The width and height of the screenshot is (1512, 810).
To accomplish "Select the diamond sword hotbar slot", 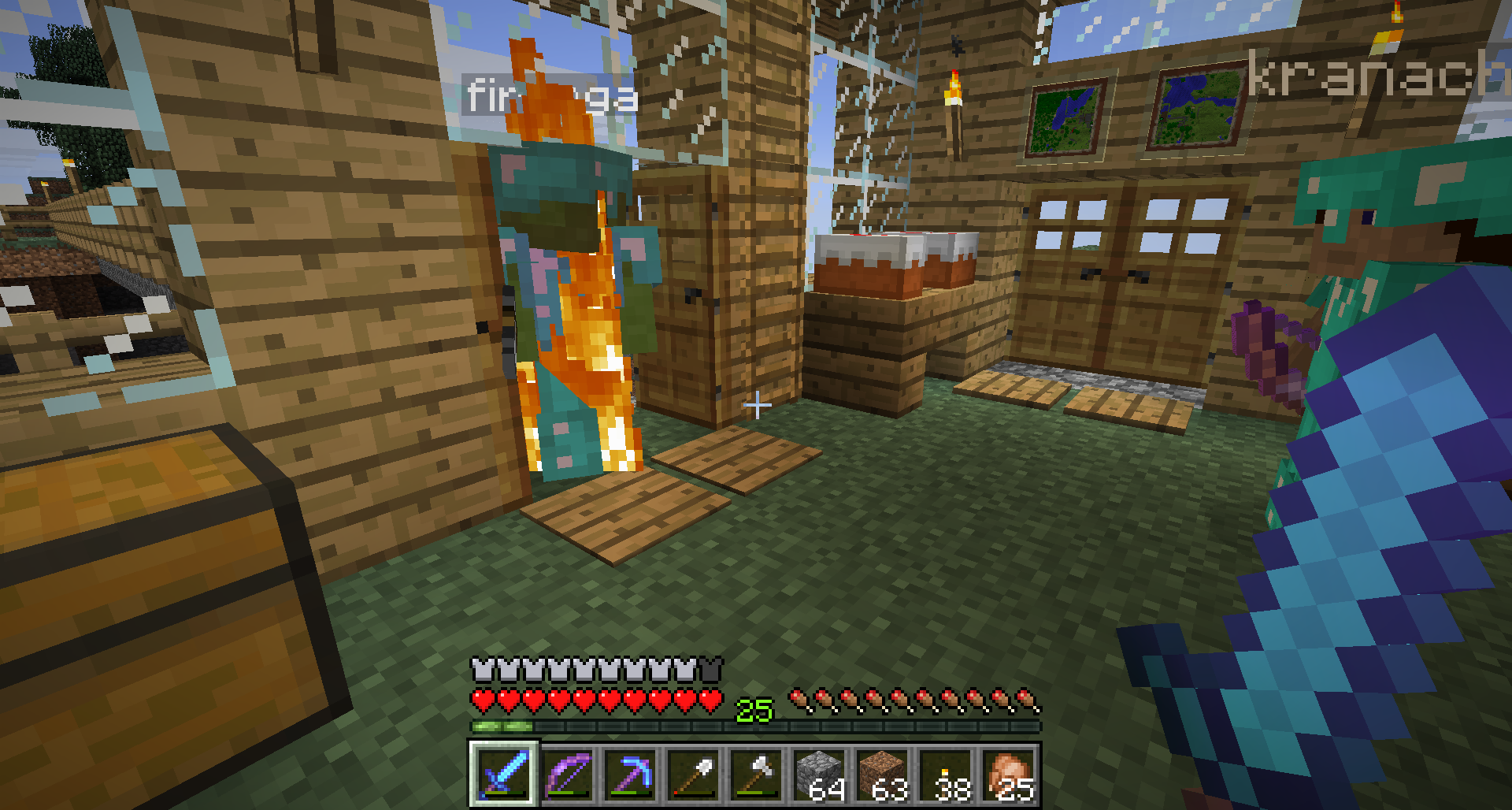I will pyautogui.click(x=504, y=774).
